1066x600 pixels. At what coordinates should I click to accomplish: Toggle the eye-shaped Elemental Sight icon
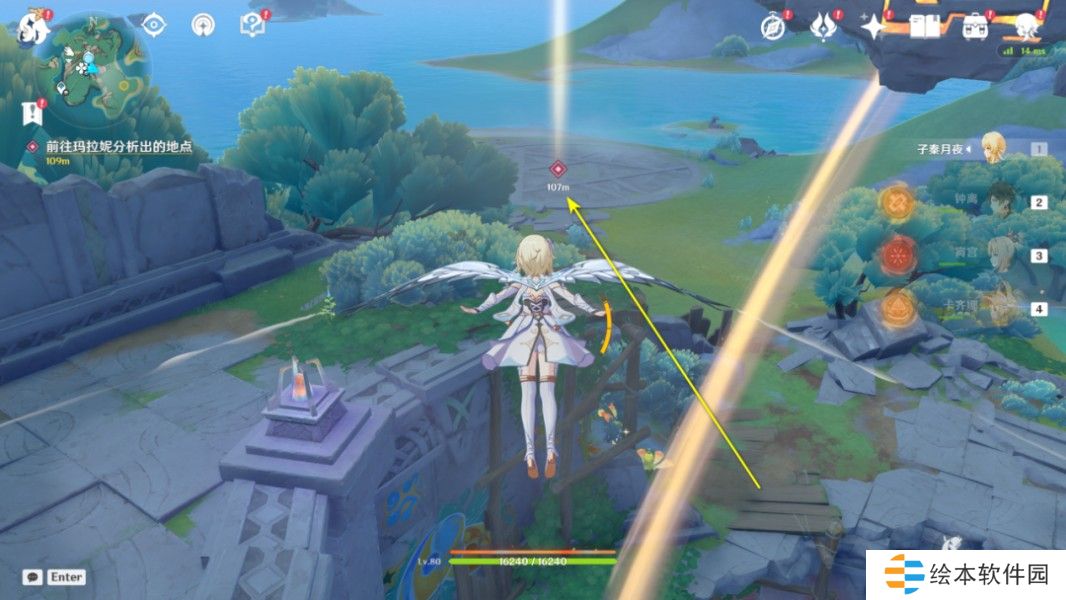[155, 26]
